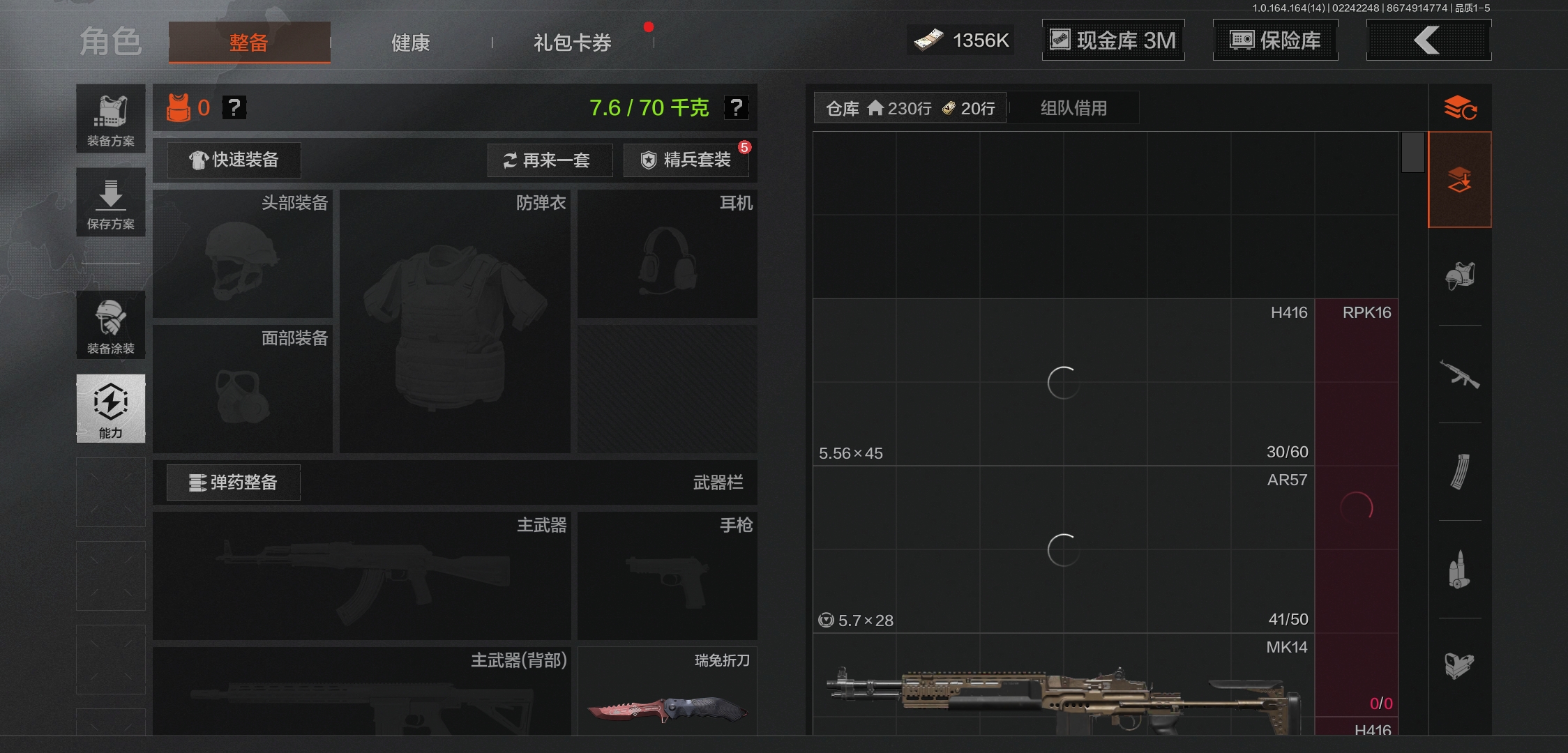Collapse the screen using the back arrow

1428,40
